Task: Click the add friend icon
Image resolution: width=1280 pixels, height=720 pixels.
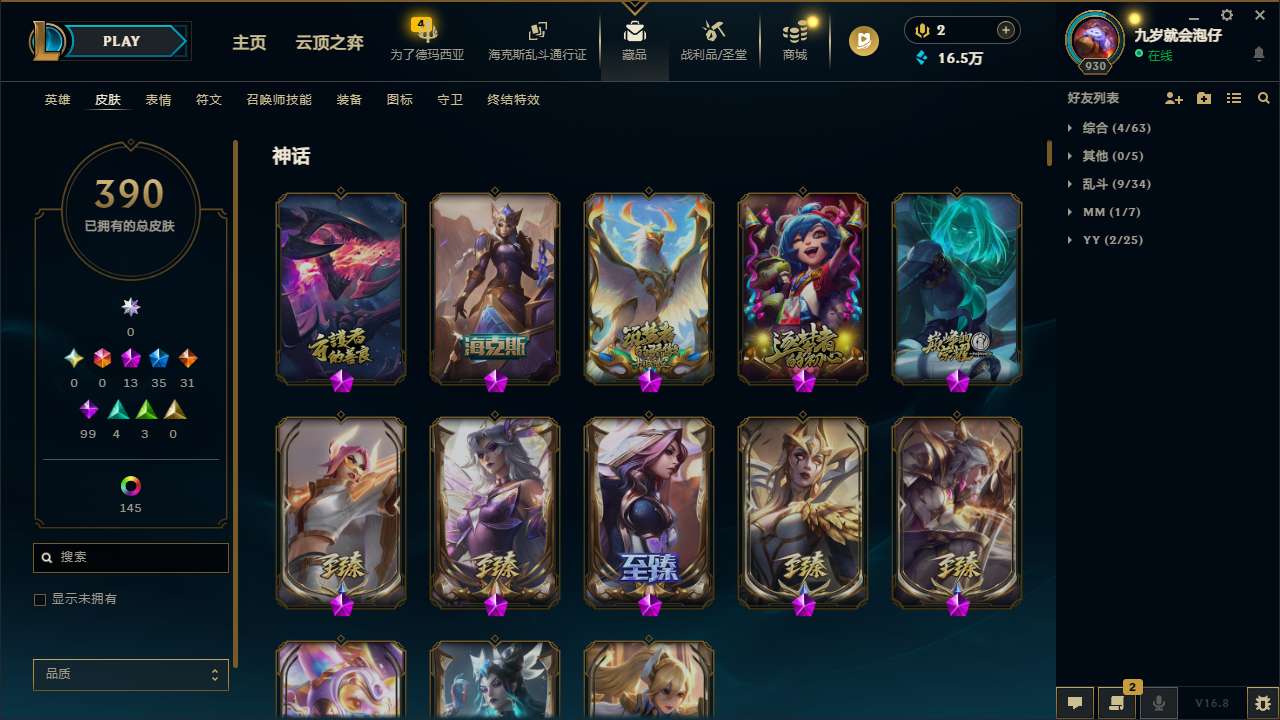Action: 1173,98
